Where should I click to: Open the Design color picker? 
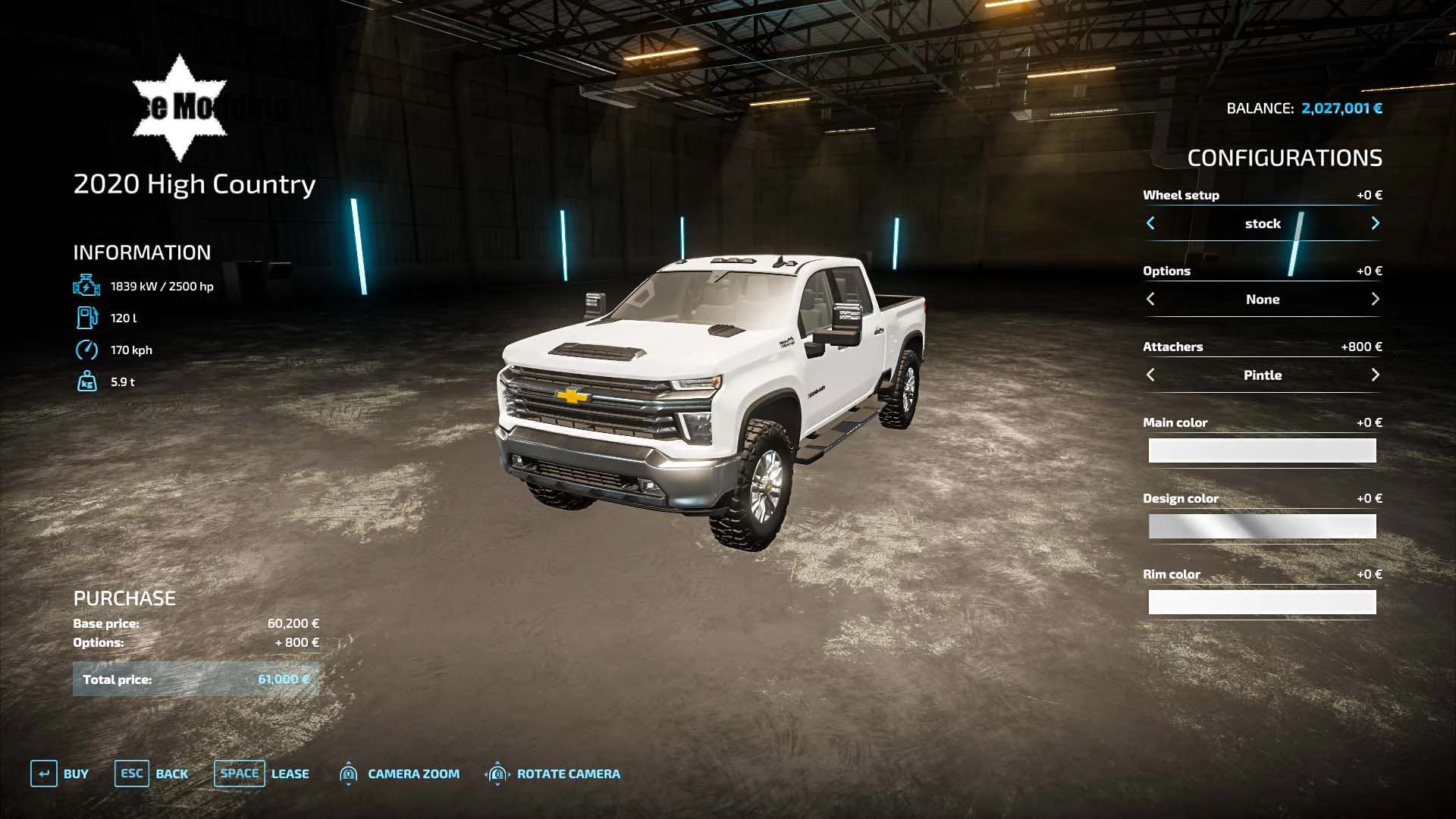pos(1262,526)
